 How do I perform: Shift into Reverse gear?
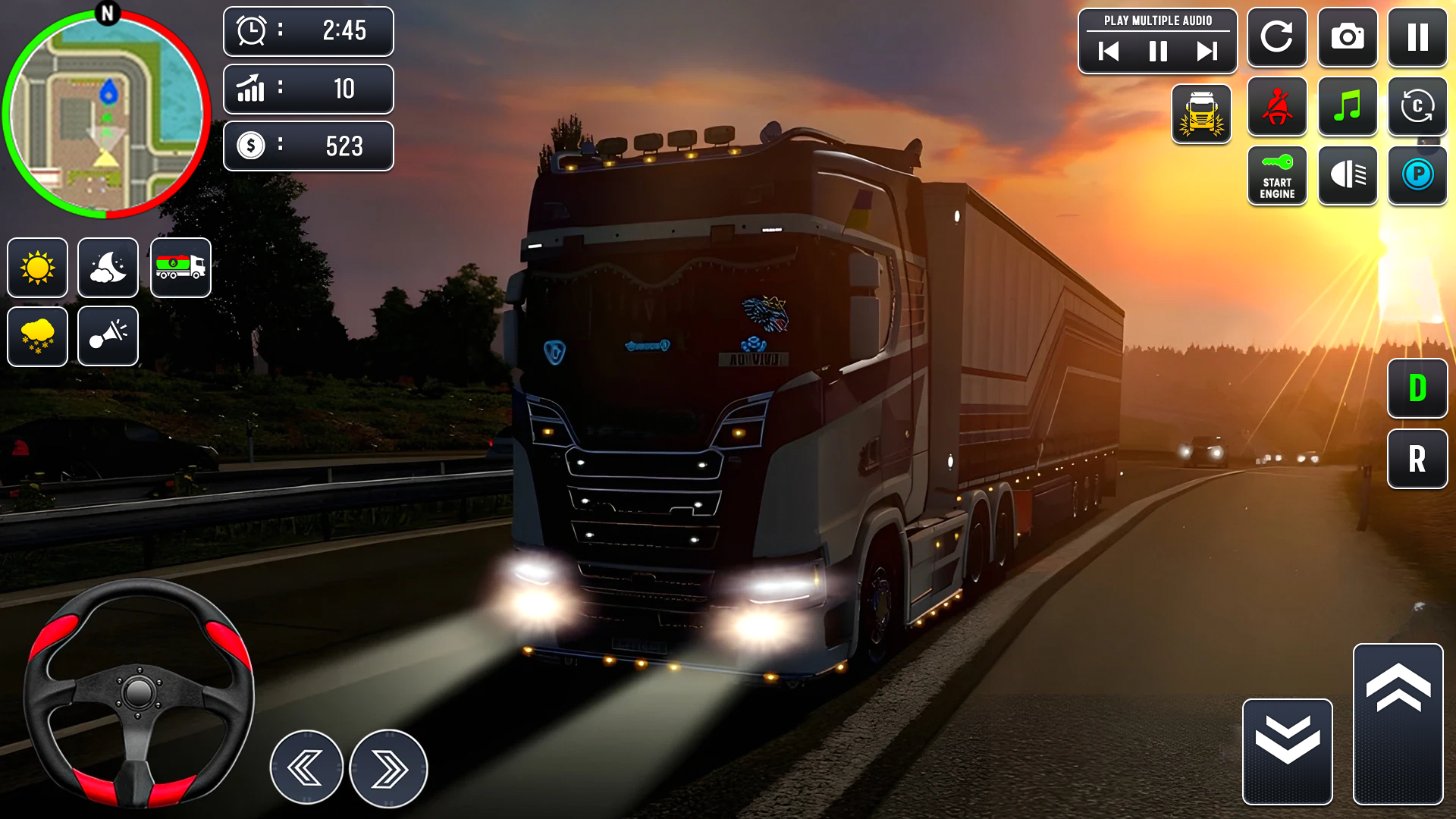pos(1418,458)
